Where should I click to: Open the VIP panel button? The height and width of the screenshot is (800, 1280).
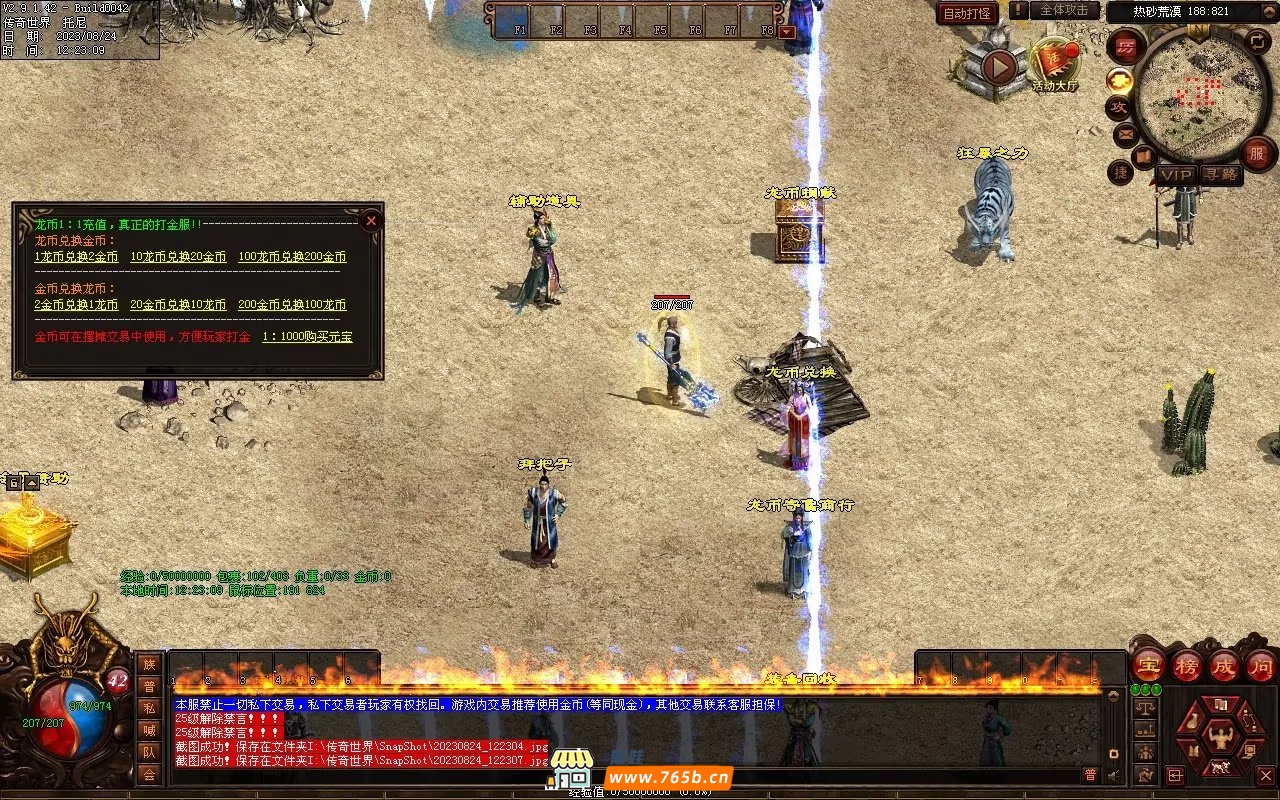[1176, 175]
